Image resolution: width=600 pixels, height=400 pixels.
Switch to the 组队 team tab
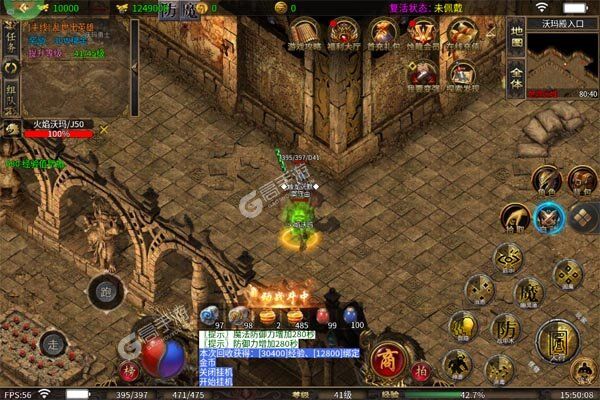11,94
